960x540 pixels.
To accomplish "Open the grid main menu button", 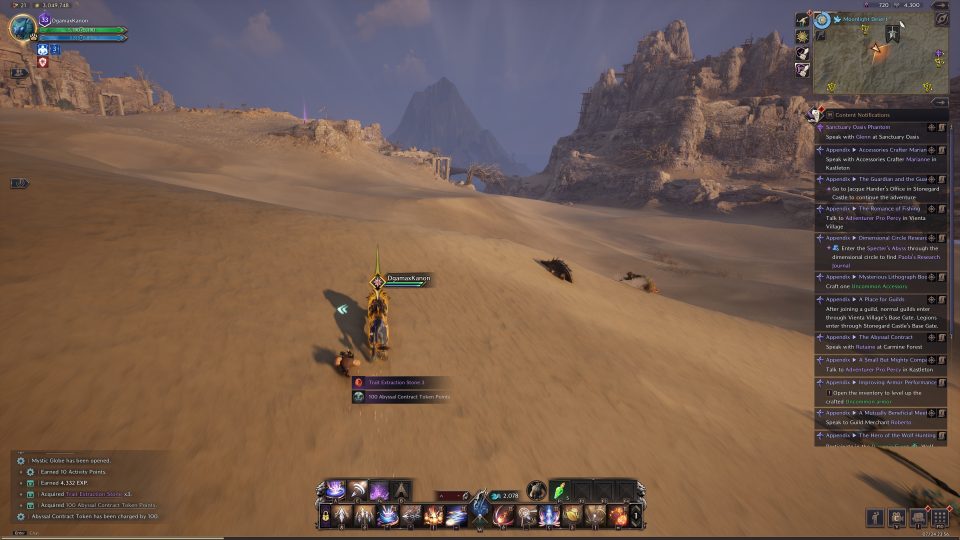I will click(939, 518).
